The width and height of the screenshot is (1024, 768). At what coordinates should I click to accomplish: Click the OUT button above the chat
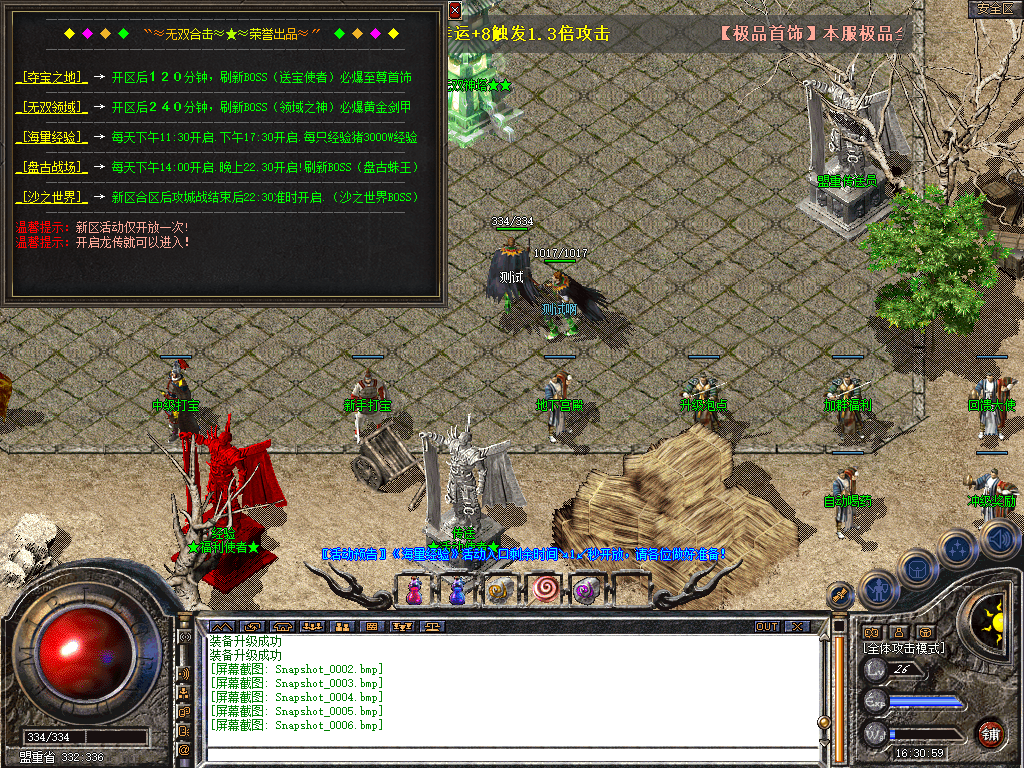766,627
